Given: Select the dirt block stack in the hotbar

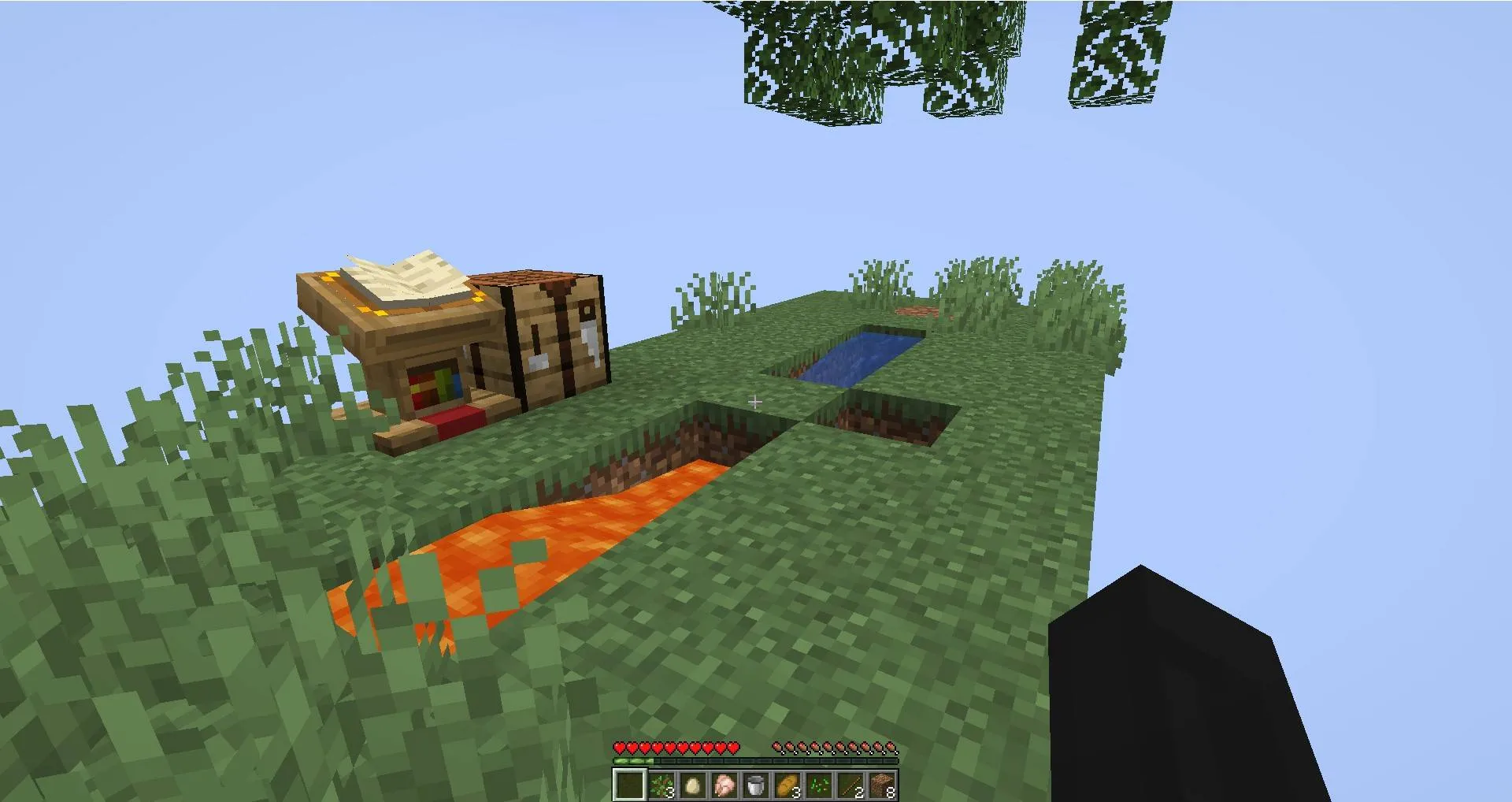Looking at the screenshot, I should (880, 785).
